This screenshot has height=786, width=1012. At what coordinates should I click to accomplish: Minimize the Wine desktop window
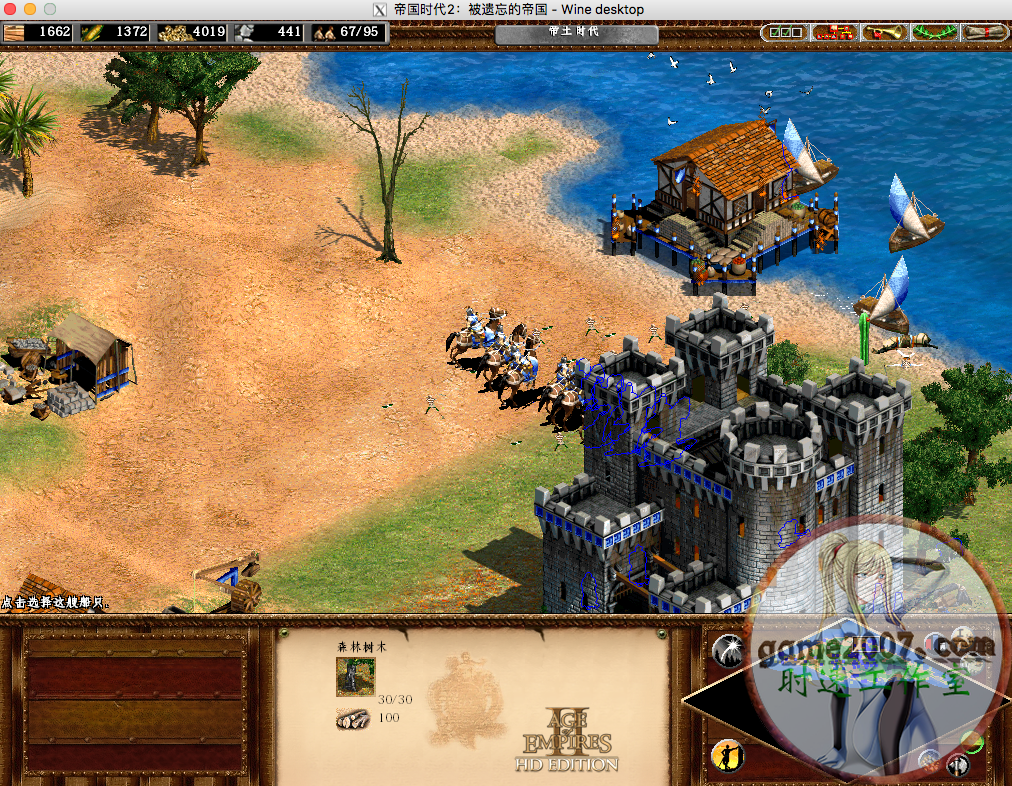(29, 9)
